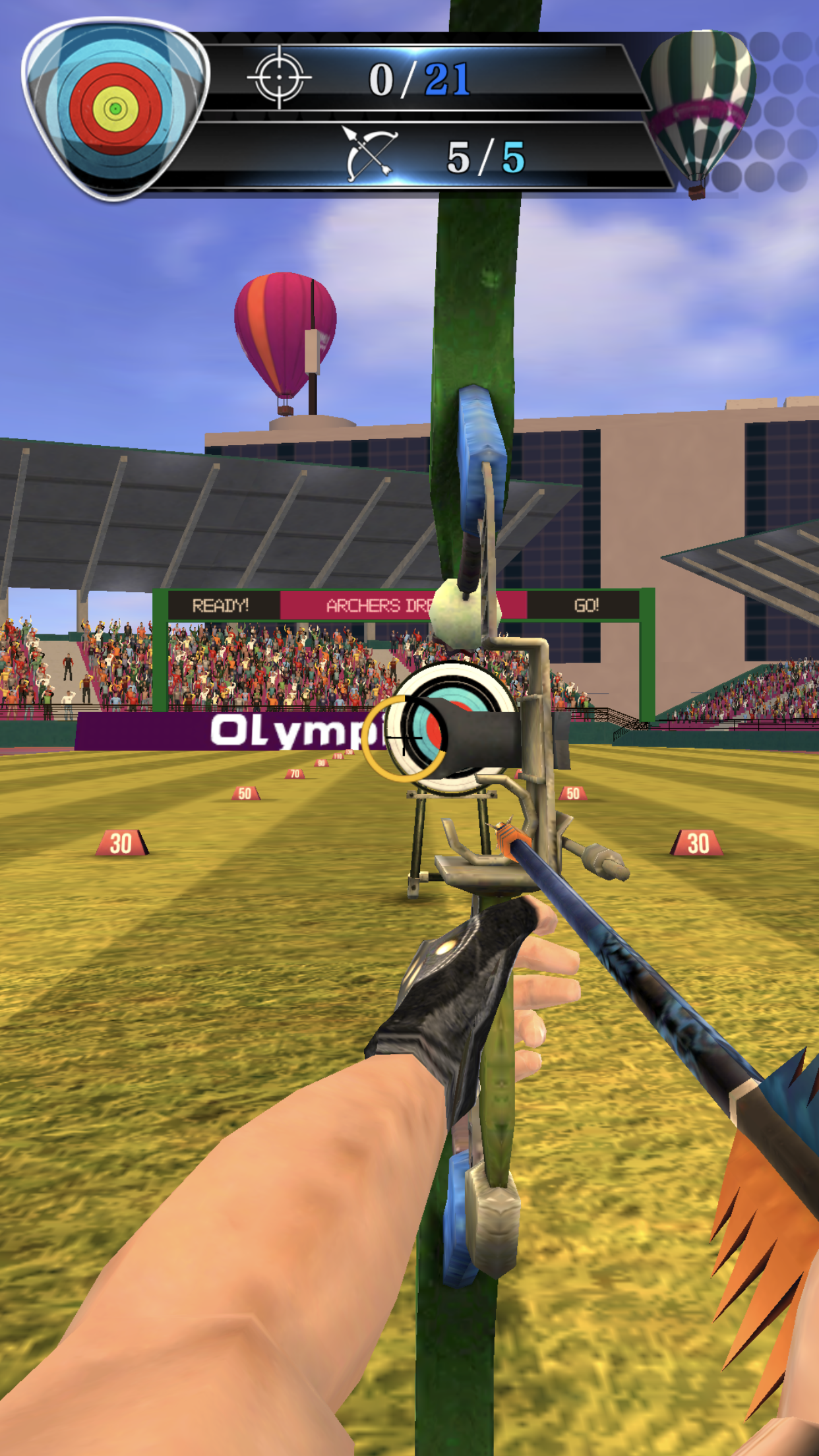This screenshot has width=819, height=1456.
Task: Click the bullseye target emblem in the HUD
Action: pyautogui.click(x=115, y=109)
